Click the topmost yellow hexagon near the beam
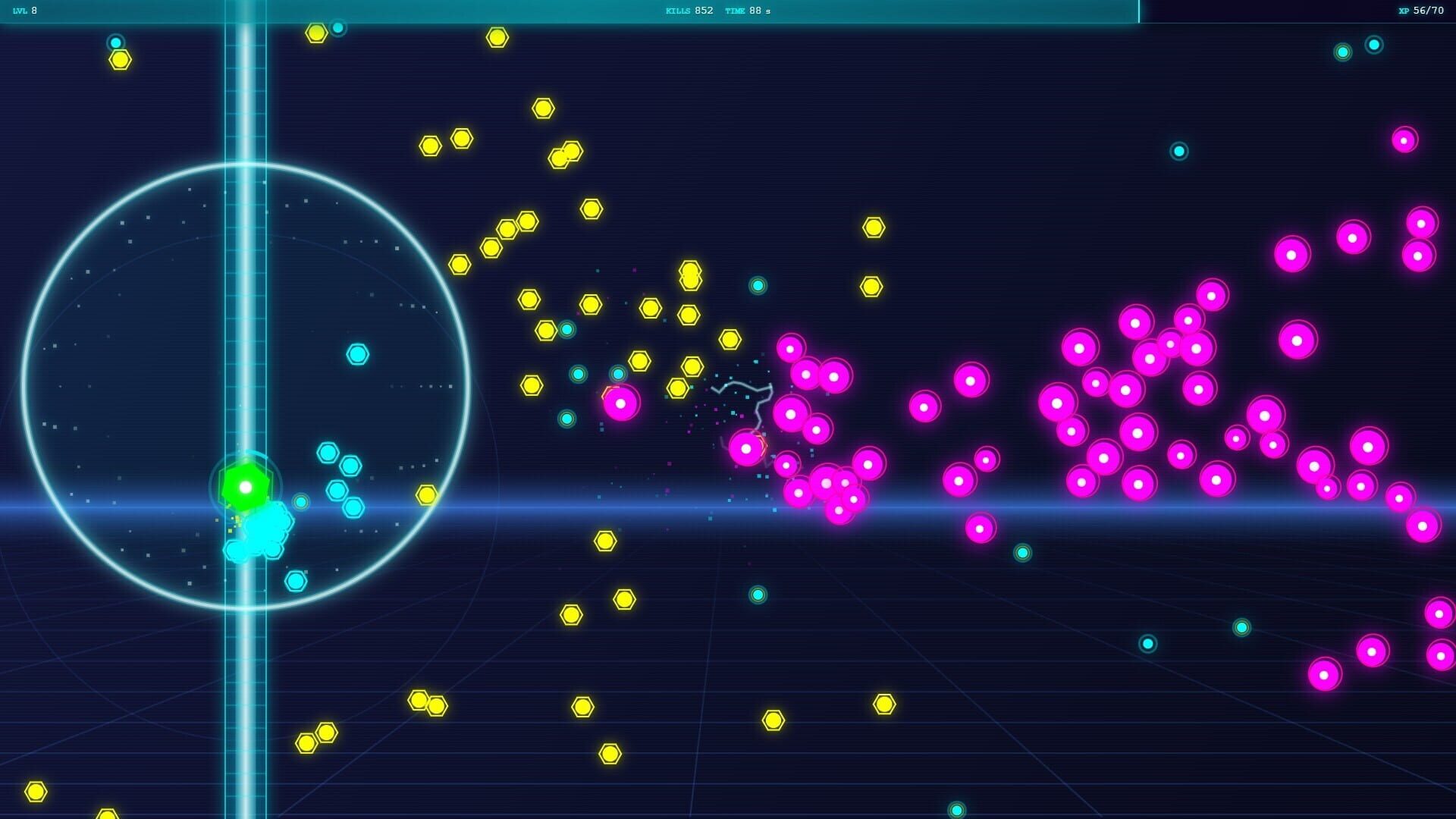Screen dimensions: 1456x819 click(x=315, y=32)
